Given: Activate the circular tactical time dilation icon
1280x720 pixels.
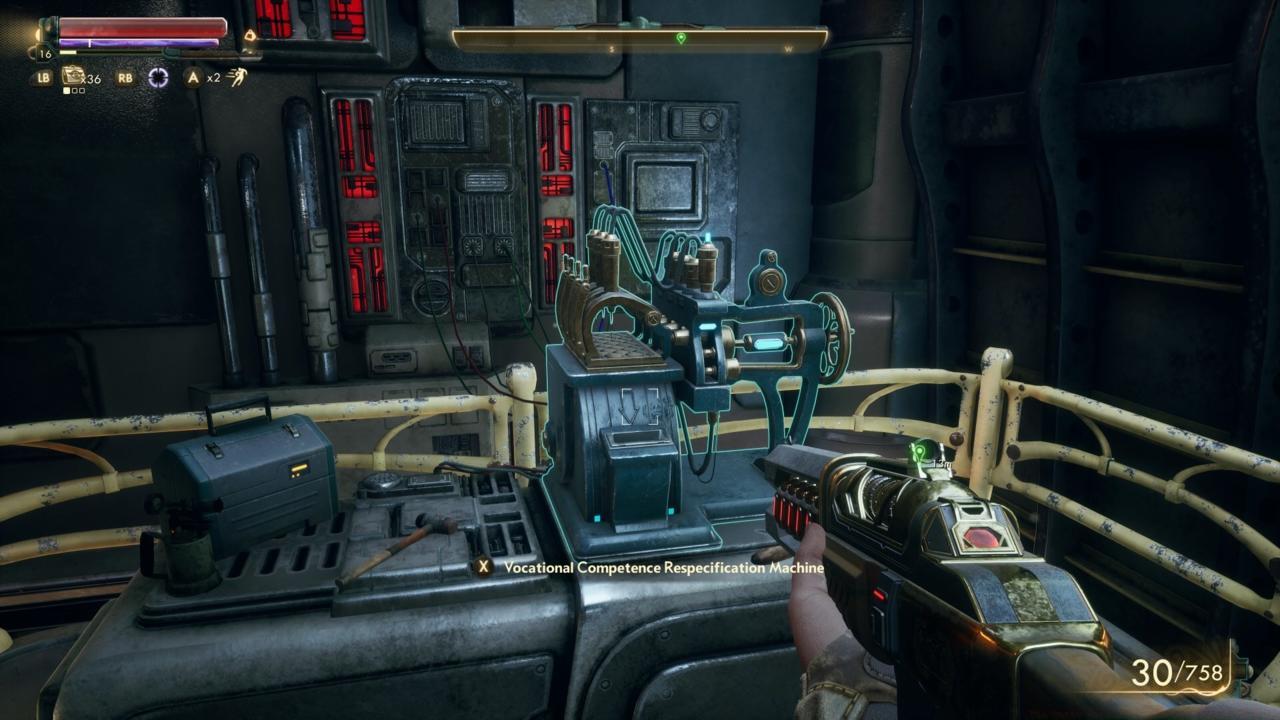Looking at the screenshot, I should (158, 78).
